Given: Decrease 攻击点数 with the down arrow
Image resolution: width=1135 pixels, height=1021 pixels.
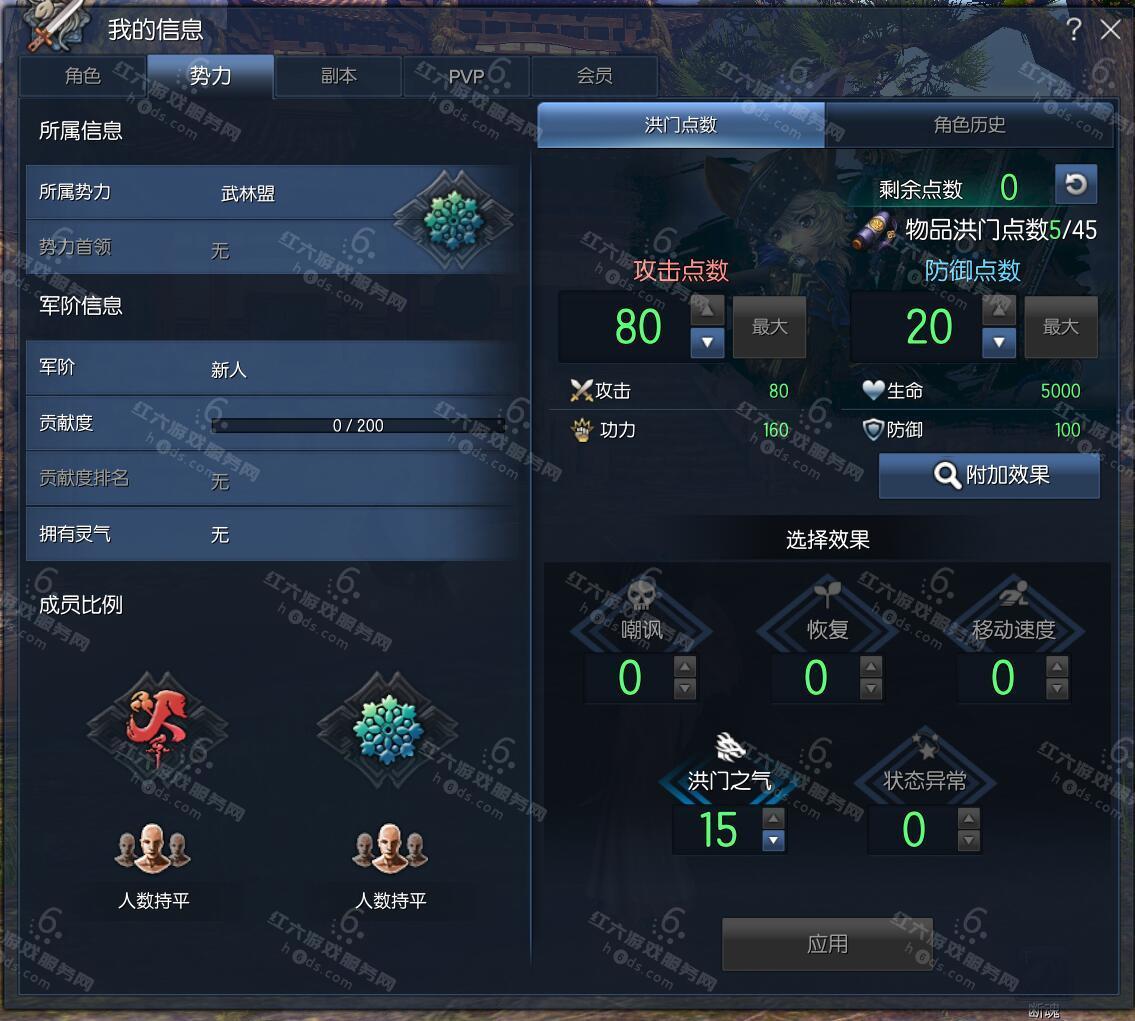Looking at the screenshot, I should click(707, 343).
